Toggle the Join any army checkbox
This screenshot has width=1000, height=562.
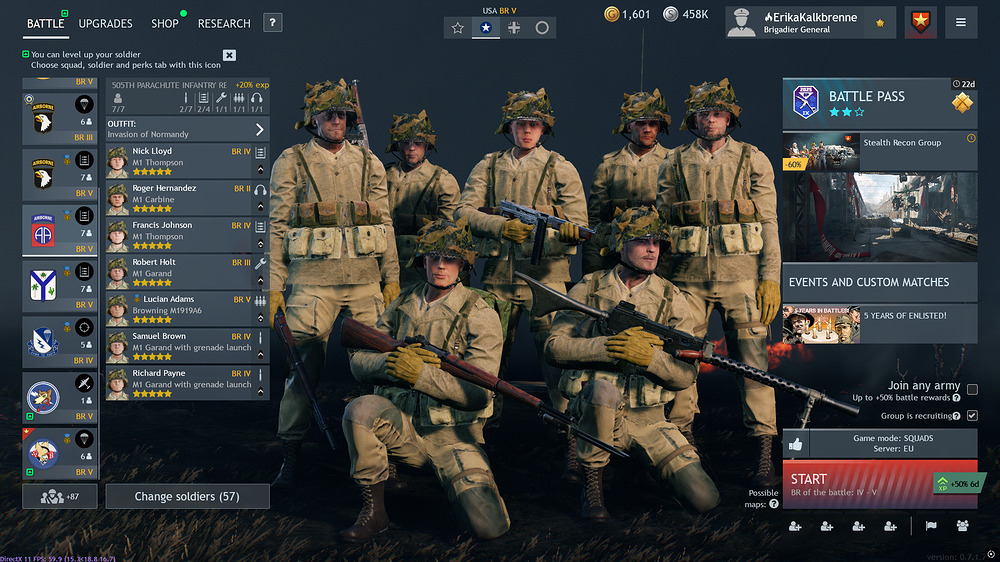pyautogui.click(x=972, y=390)
